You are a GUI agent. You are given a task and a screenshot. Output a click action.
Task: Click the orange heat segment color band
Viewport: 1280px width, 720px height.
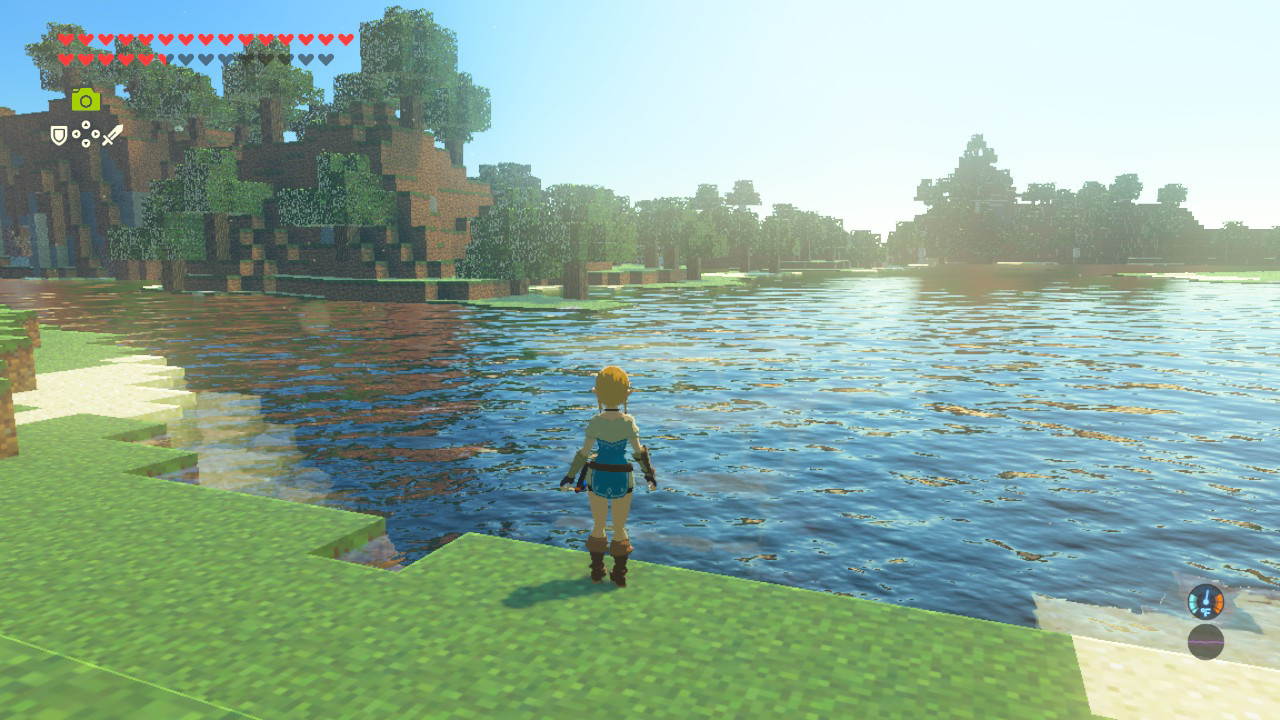pyautogui.click(x=1220, y=600)
